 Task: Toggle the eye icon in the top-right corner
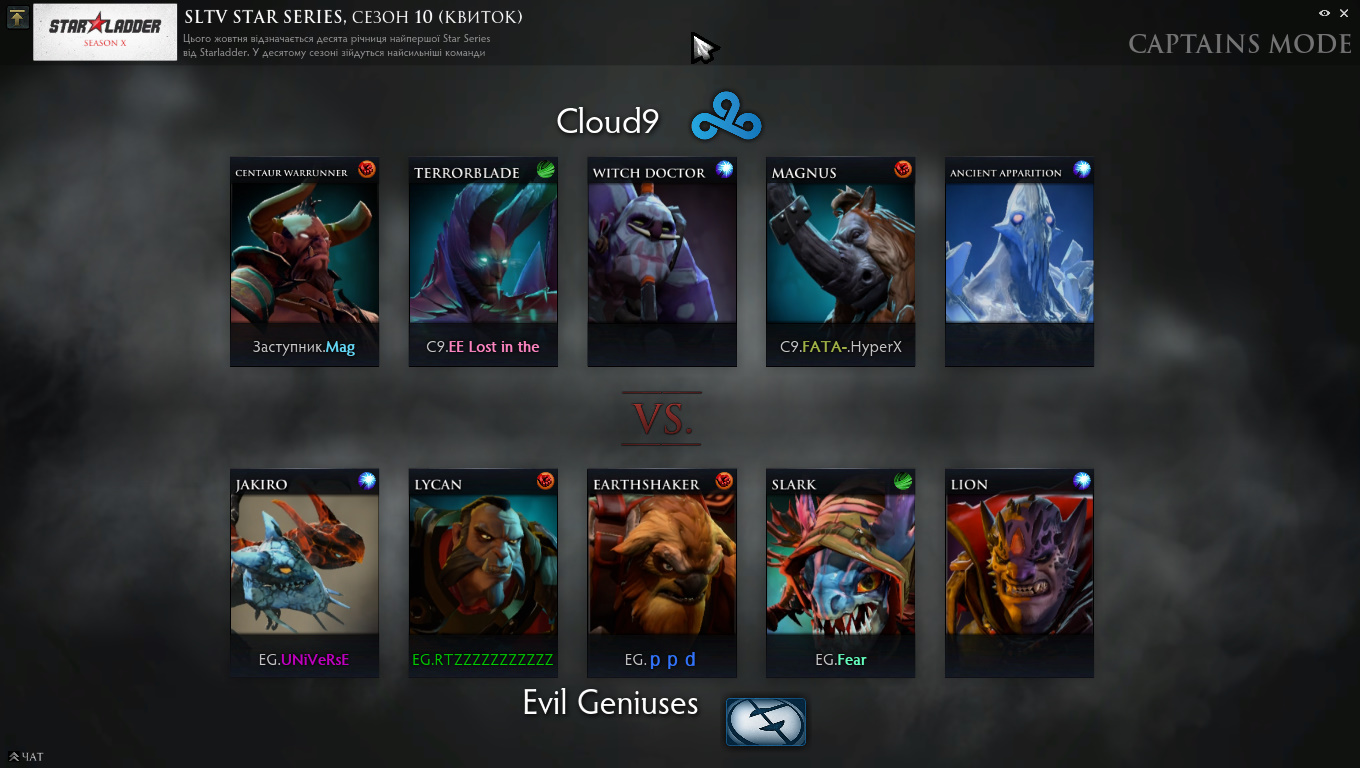pos(1325,13)
